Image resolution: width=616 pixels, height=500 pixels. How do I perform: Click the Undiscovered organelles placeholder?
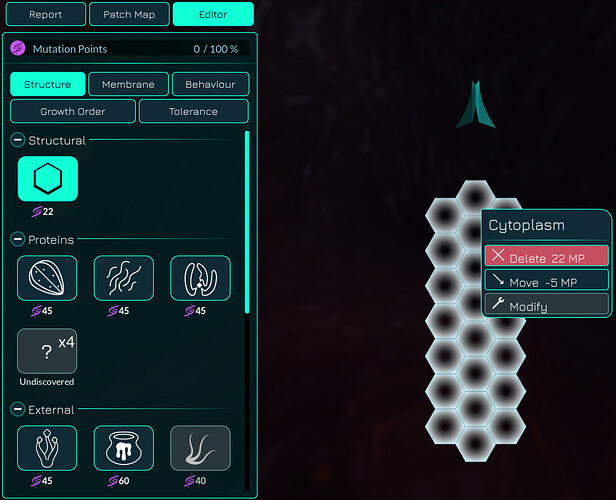[x=47, y=351]
